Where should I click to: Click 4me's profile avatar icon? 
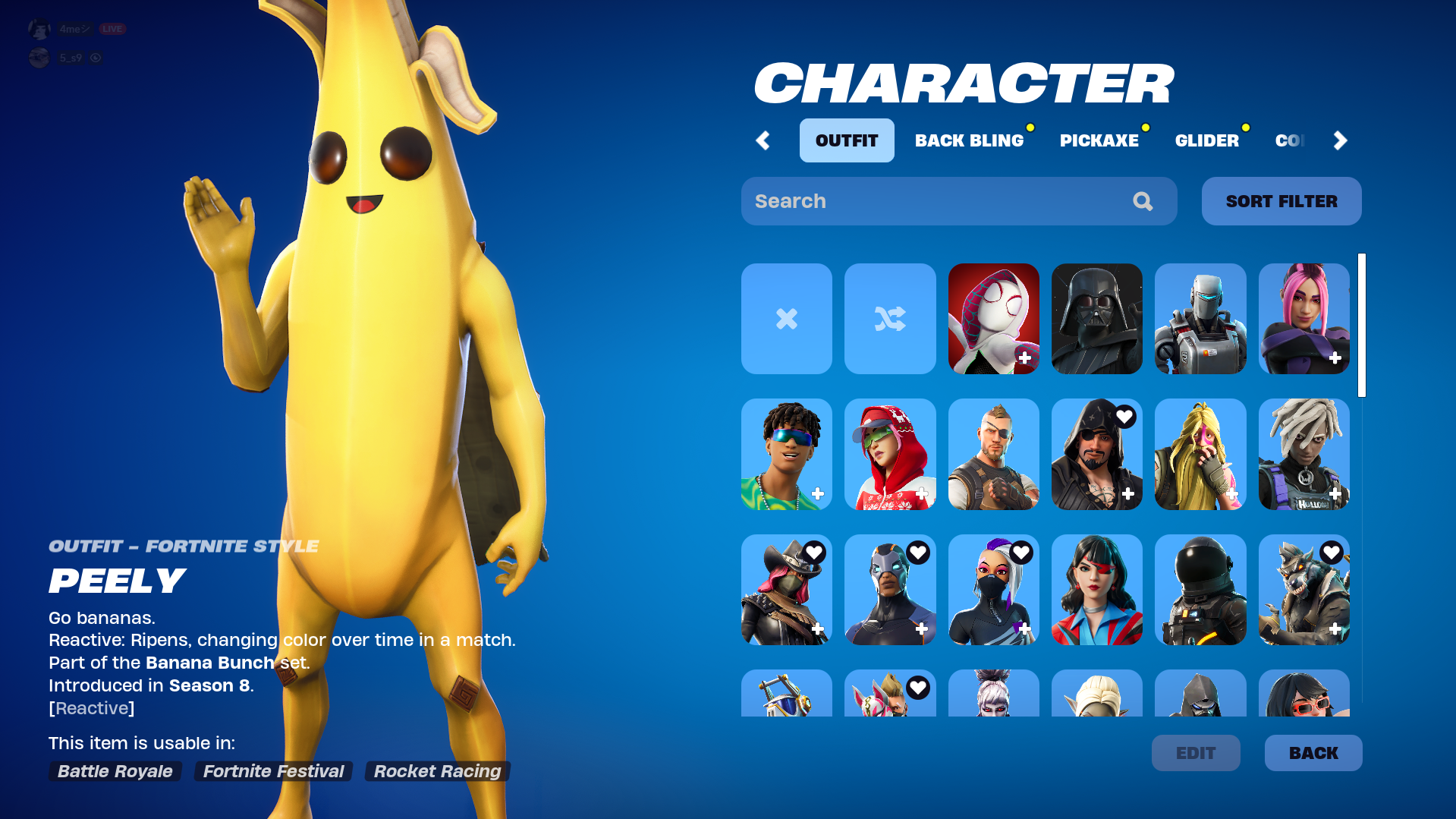39,28
